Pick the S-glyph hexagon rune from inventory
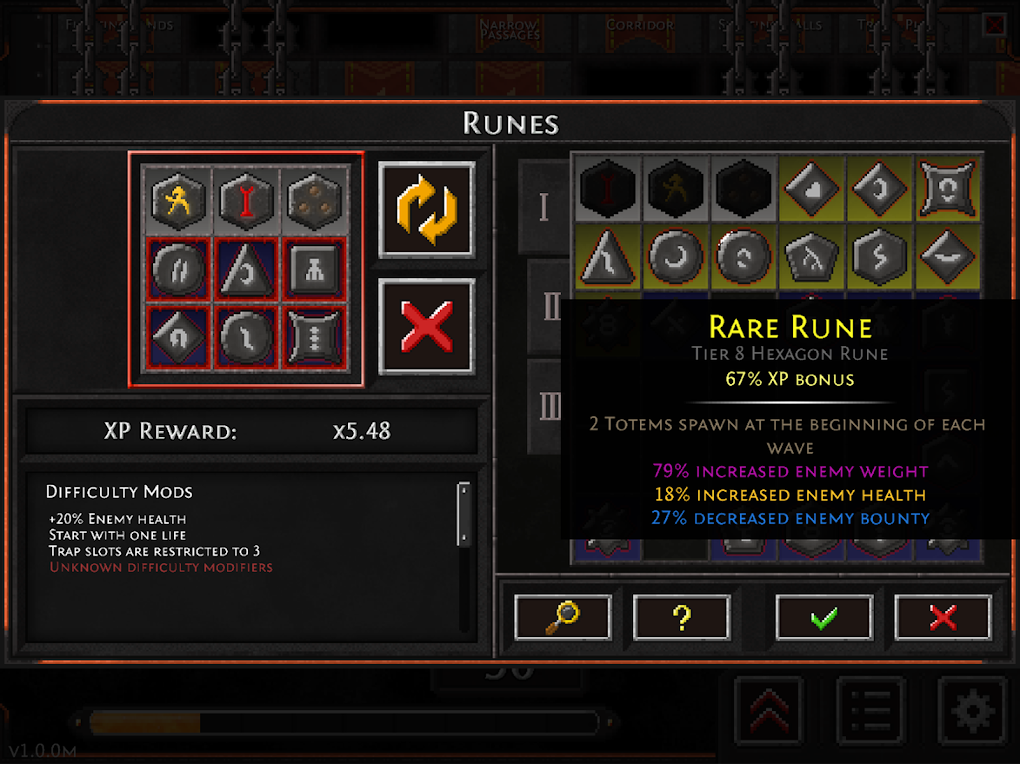 click(x=879, y=257)
